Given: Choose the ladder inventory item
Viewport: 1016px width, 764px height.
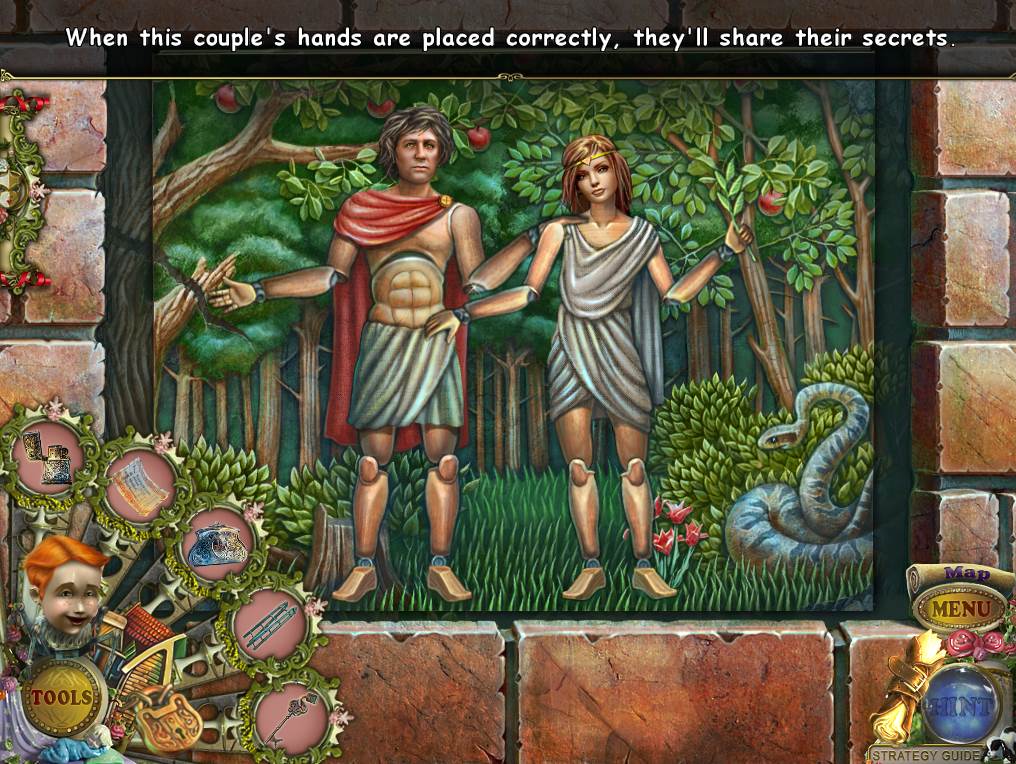Looking at the screenshot, I should 268,625.
